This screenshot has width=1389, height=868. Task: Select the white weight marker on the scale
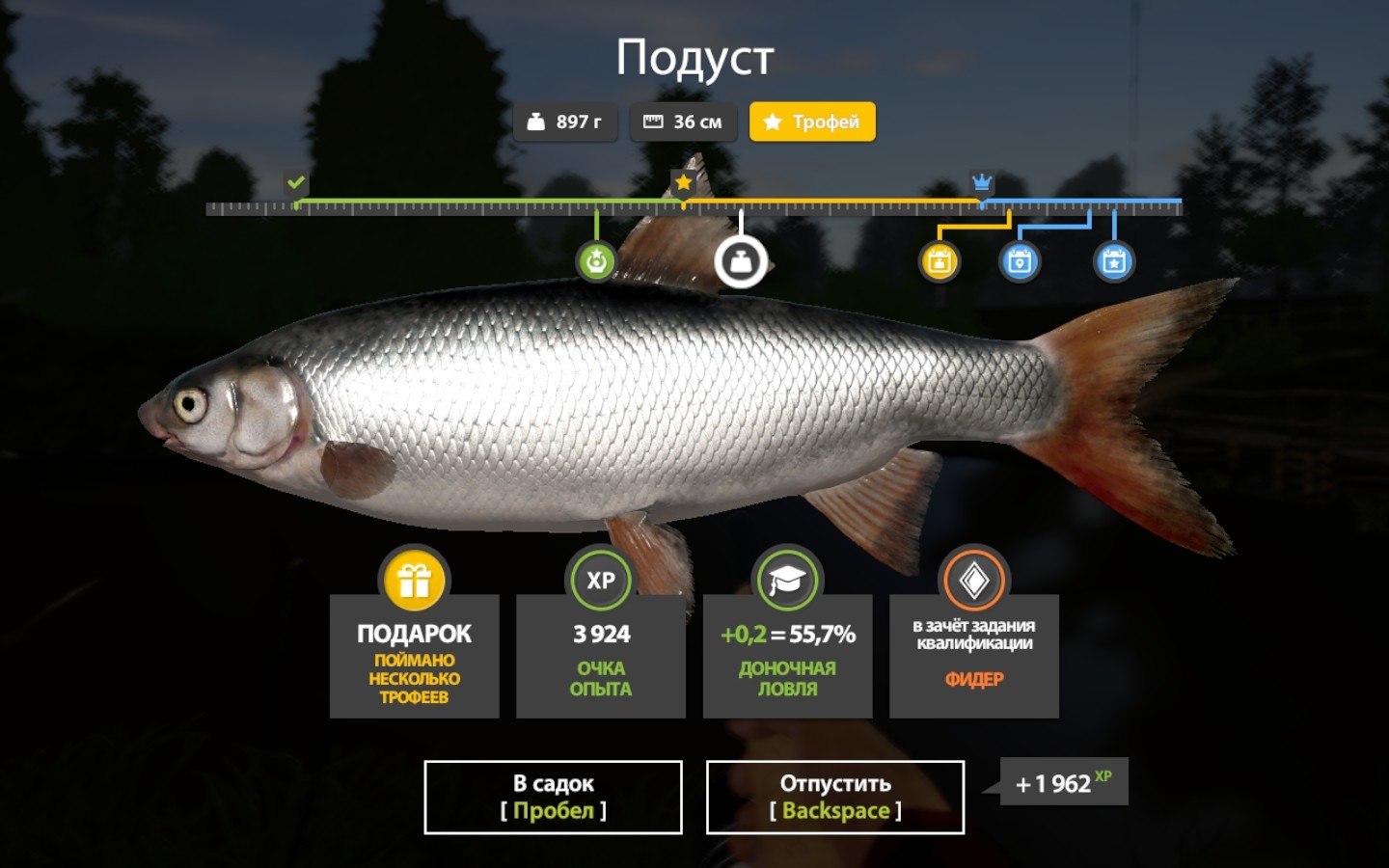pos(741,261)
